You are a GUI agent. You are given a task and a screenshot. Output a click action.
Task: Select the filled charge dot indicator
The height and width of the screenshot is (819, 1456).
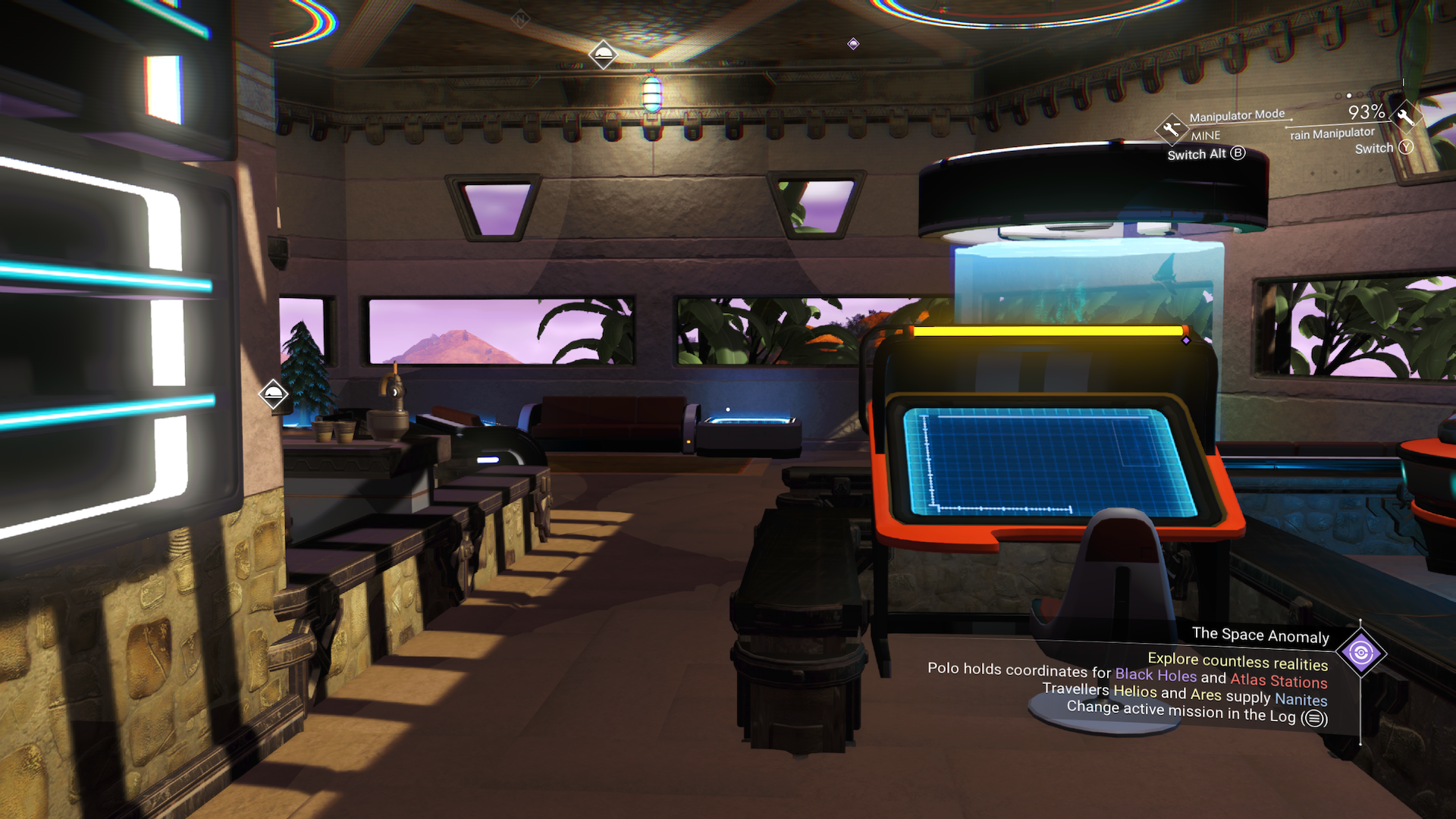(x=1348, y=96)
